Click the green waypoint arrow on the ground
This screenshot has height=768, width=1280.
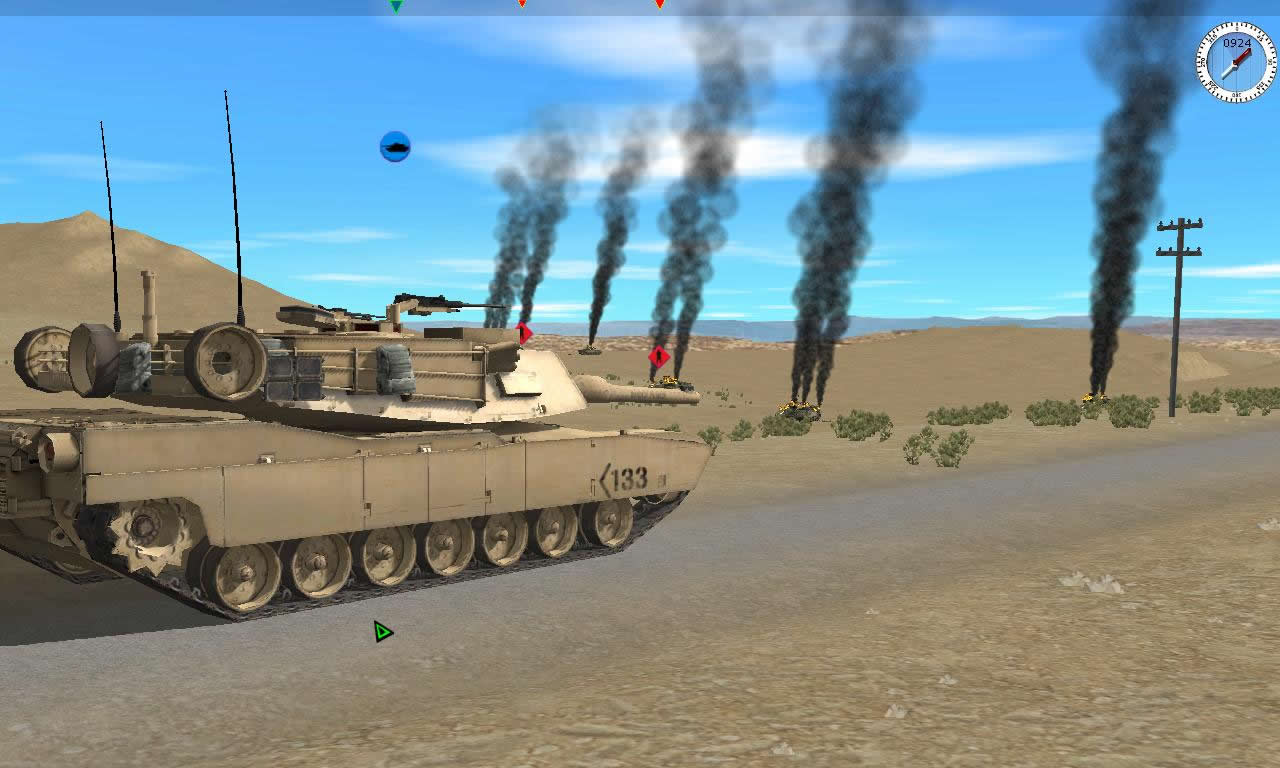tap(383, 631)
